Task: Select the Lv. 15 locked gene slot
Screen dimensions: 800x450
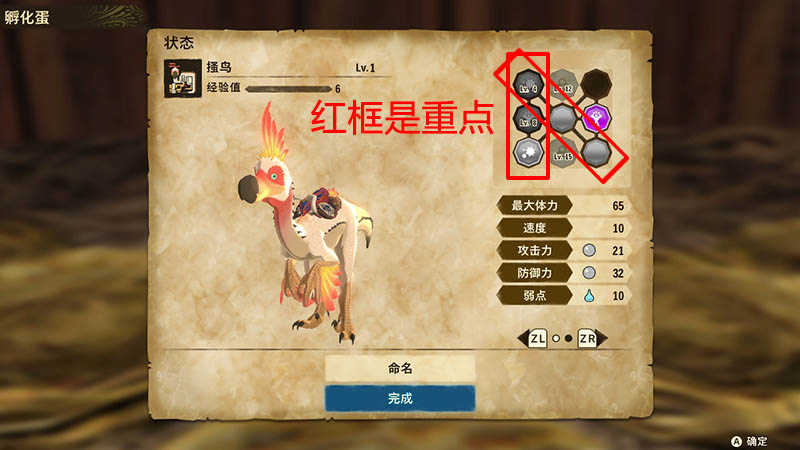Action: click(x=563, y=152)
